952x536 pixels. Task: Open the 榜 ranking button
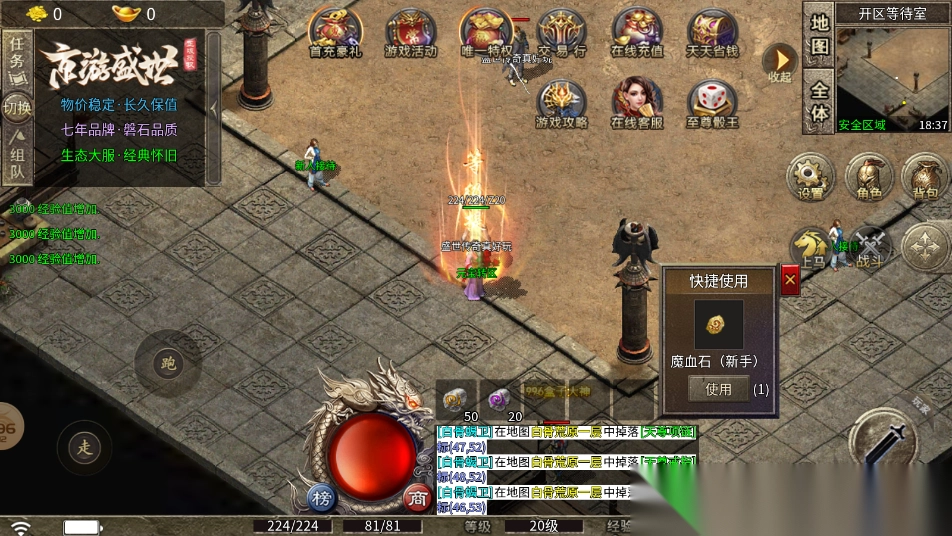coord(321,498)
